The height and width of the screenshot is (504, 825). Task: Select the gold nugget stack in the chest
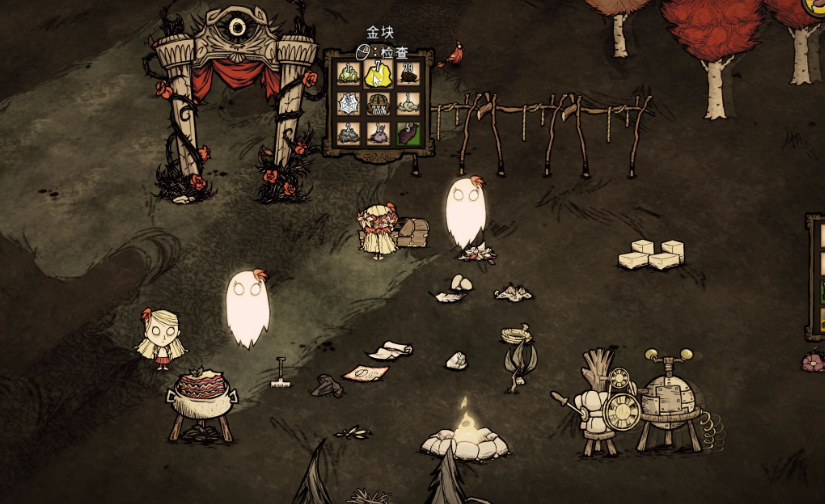(x=379, y=73)
